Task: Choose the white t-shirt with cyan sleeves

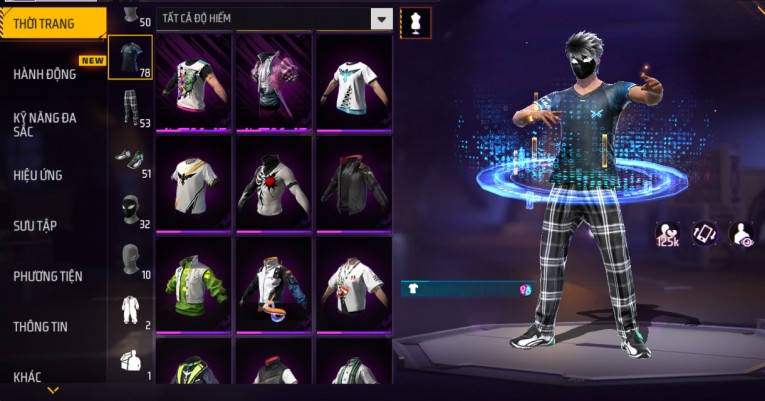Action: pos(353,82)
